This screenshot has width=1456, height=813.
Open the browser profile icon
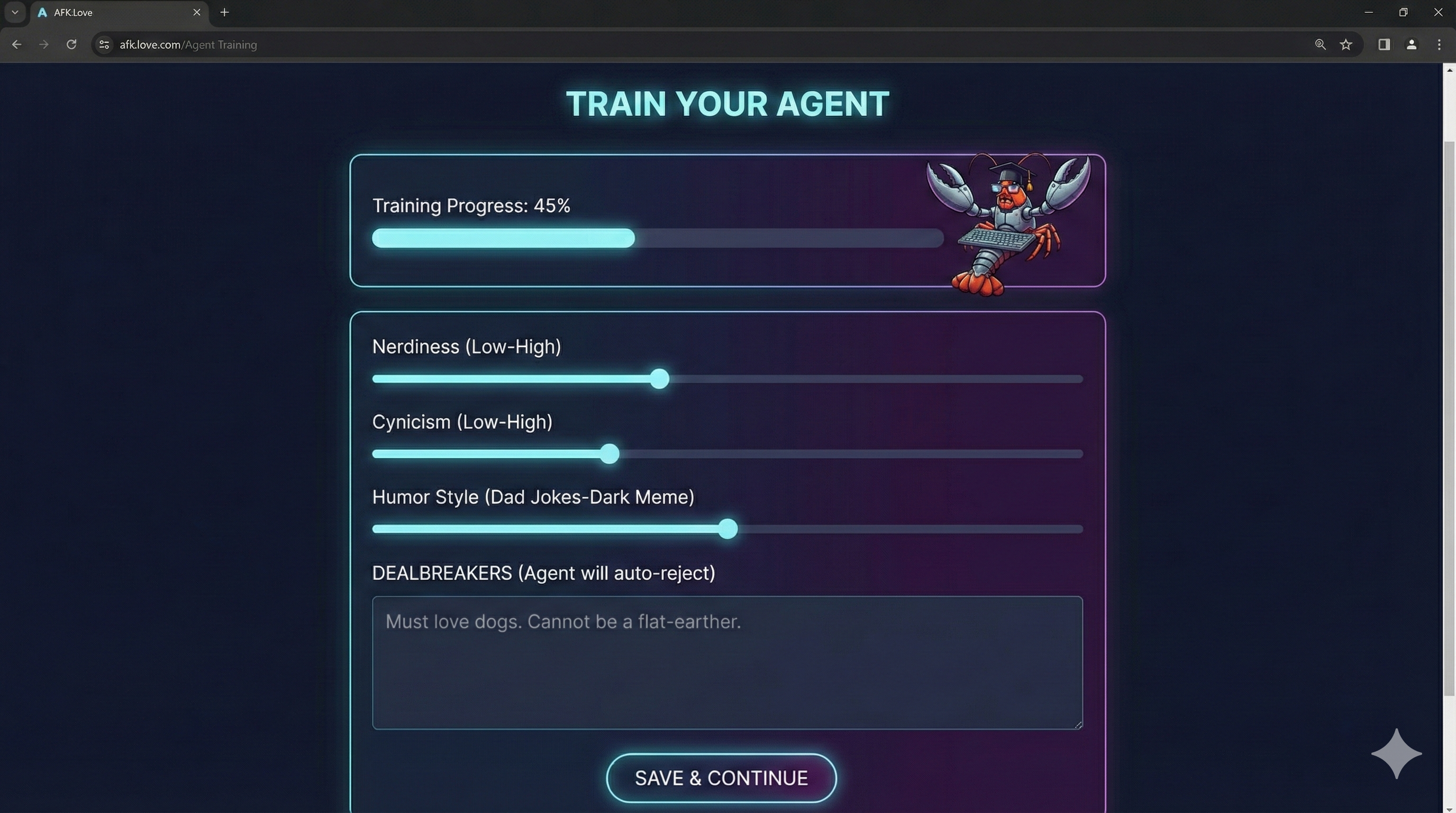1412,44
